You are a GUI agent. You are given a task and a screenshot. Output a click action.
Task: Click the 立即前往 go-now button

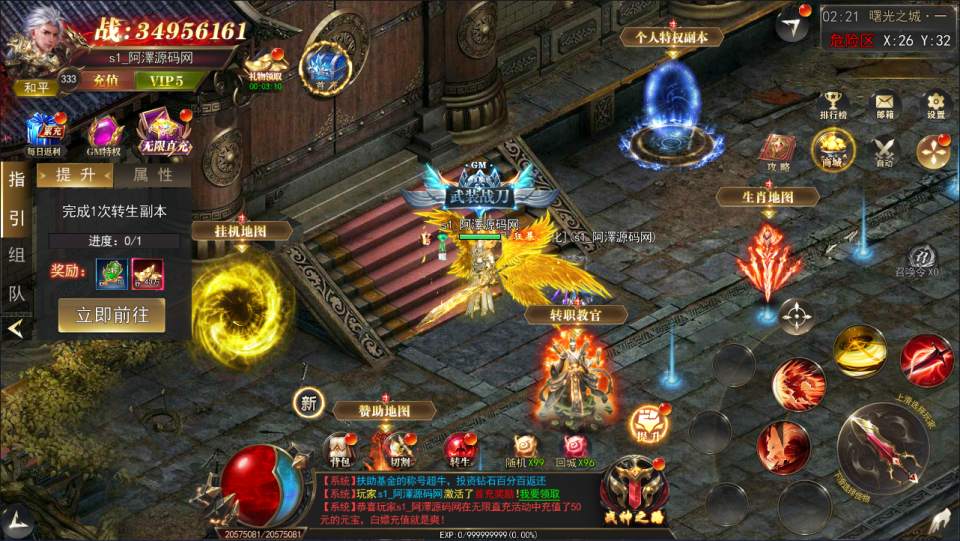(112, 314)
